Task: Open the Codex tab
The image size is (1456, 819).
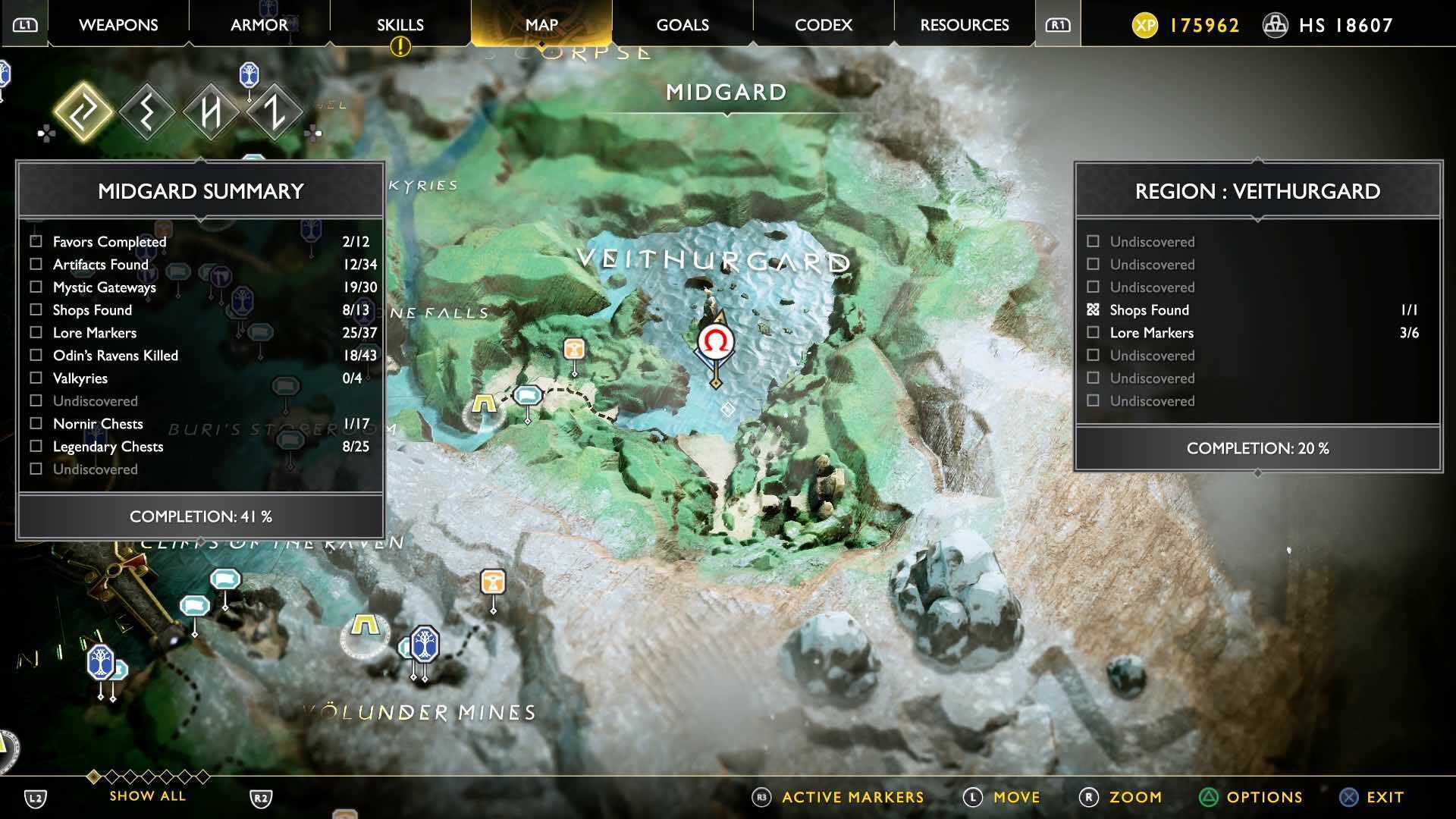Action: coord(823,24)
